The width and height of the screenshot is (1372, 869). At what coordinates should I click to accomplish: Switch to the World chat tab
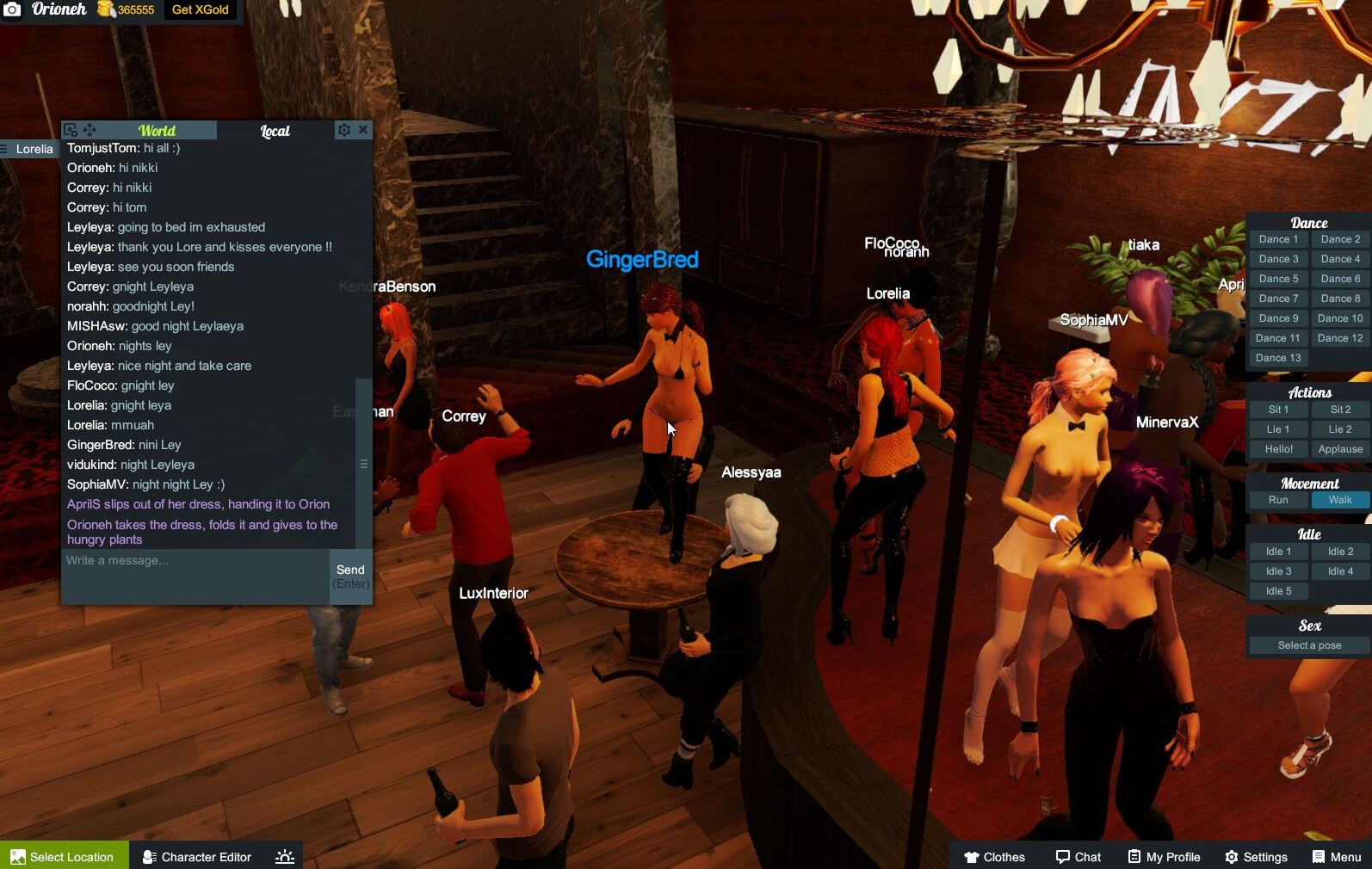coord(158,130)
